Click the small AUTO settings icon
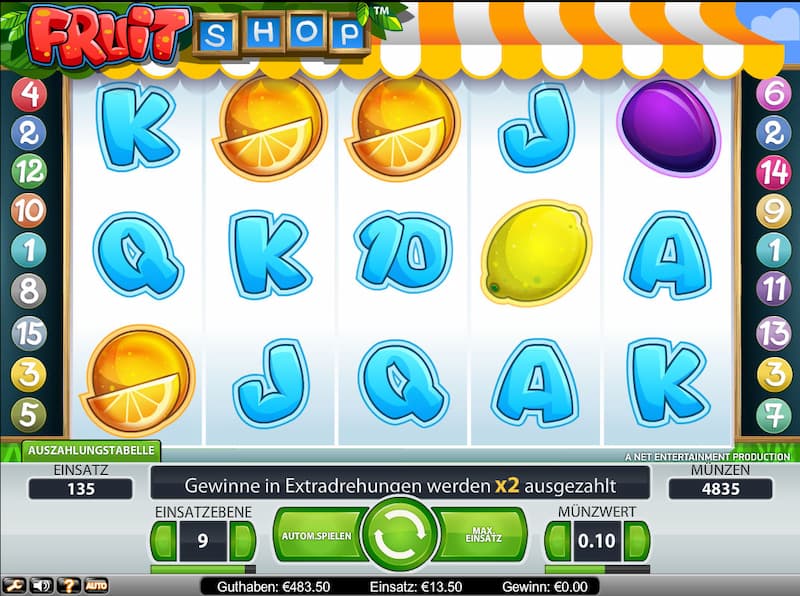800x596 pixels. 96,585
